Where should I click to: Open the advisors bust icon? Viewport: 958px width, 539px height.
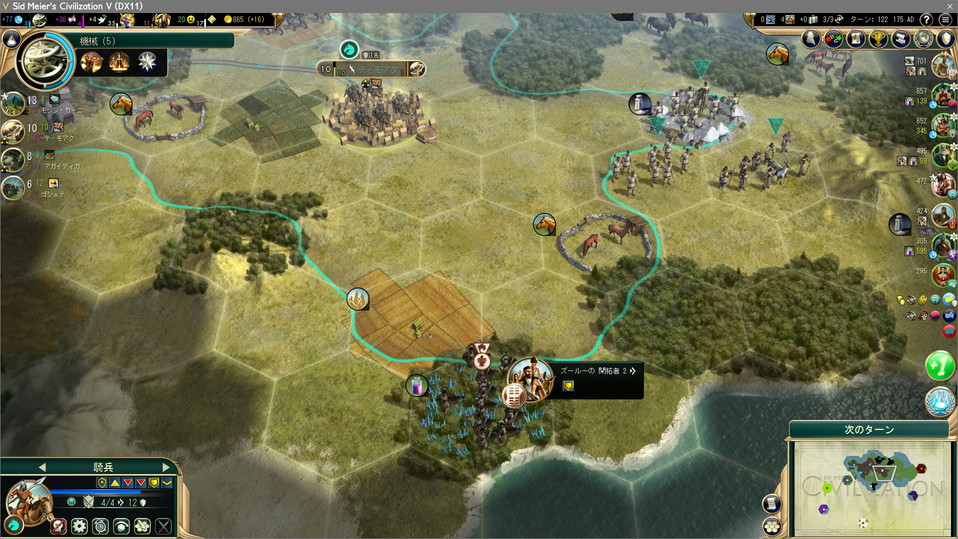point(811,39)
